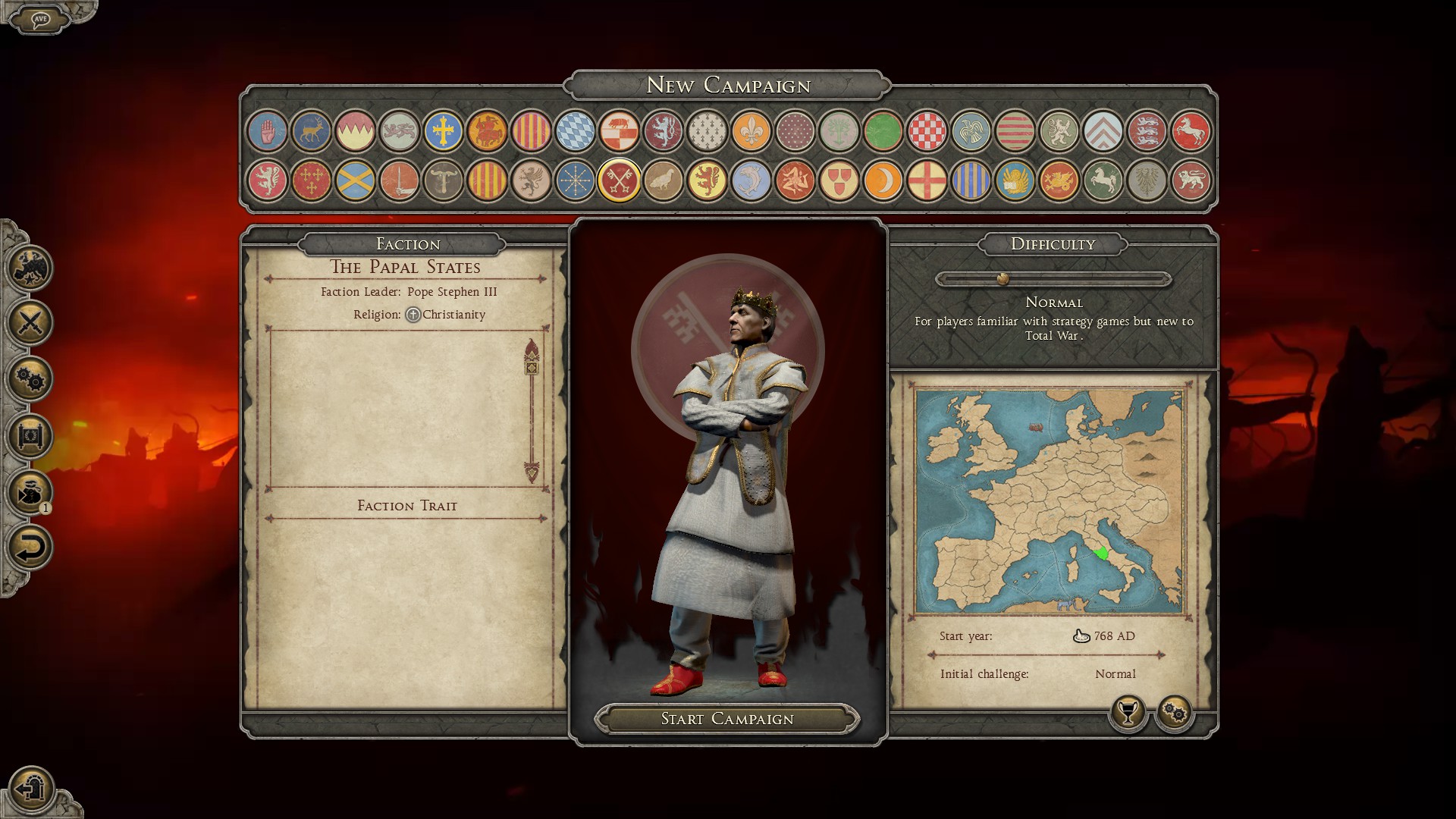The image size is (1456, 819).
Task: Open the campaign map icon in sidebar
Action: 30,268
